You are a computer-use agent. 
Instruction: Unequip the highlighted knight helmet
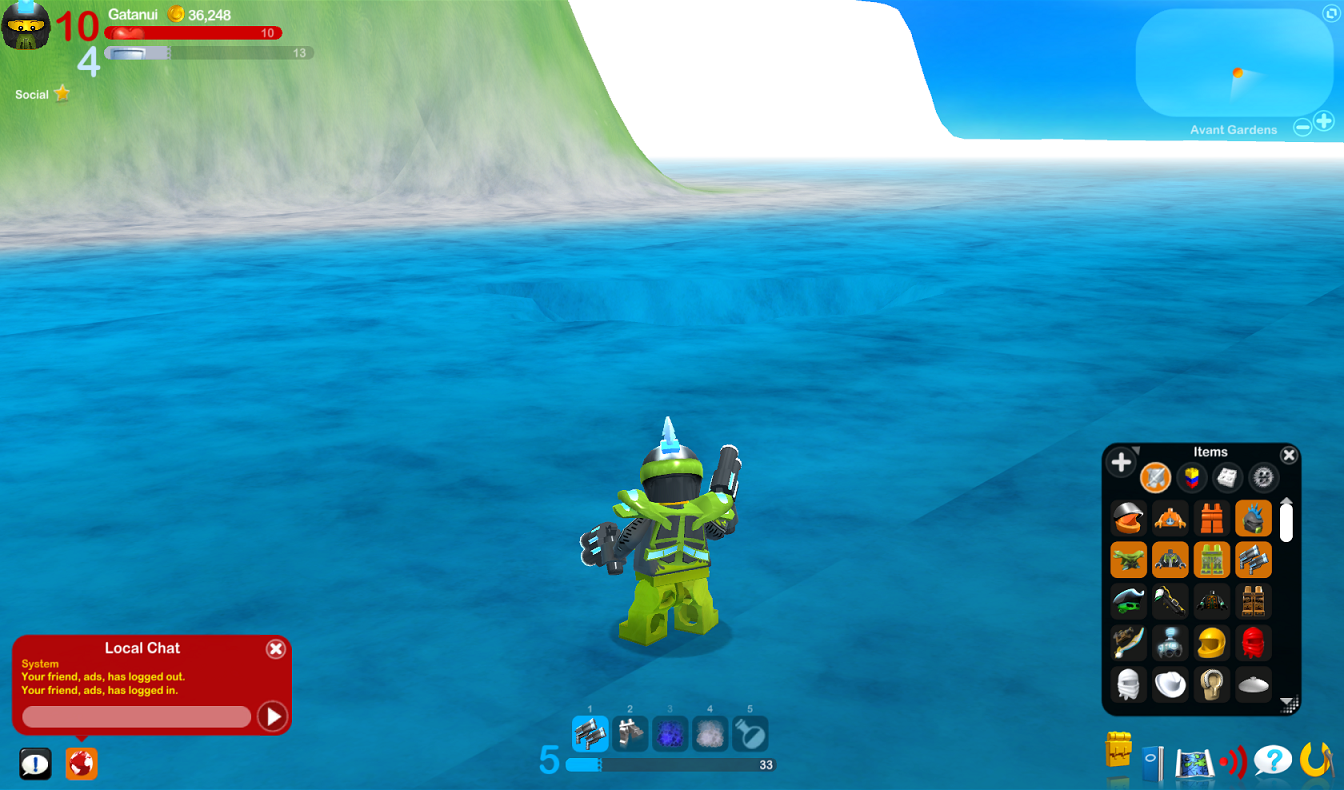pyautogui.click(x=1252, y=519)
